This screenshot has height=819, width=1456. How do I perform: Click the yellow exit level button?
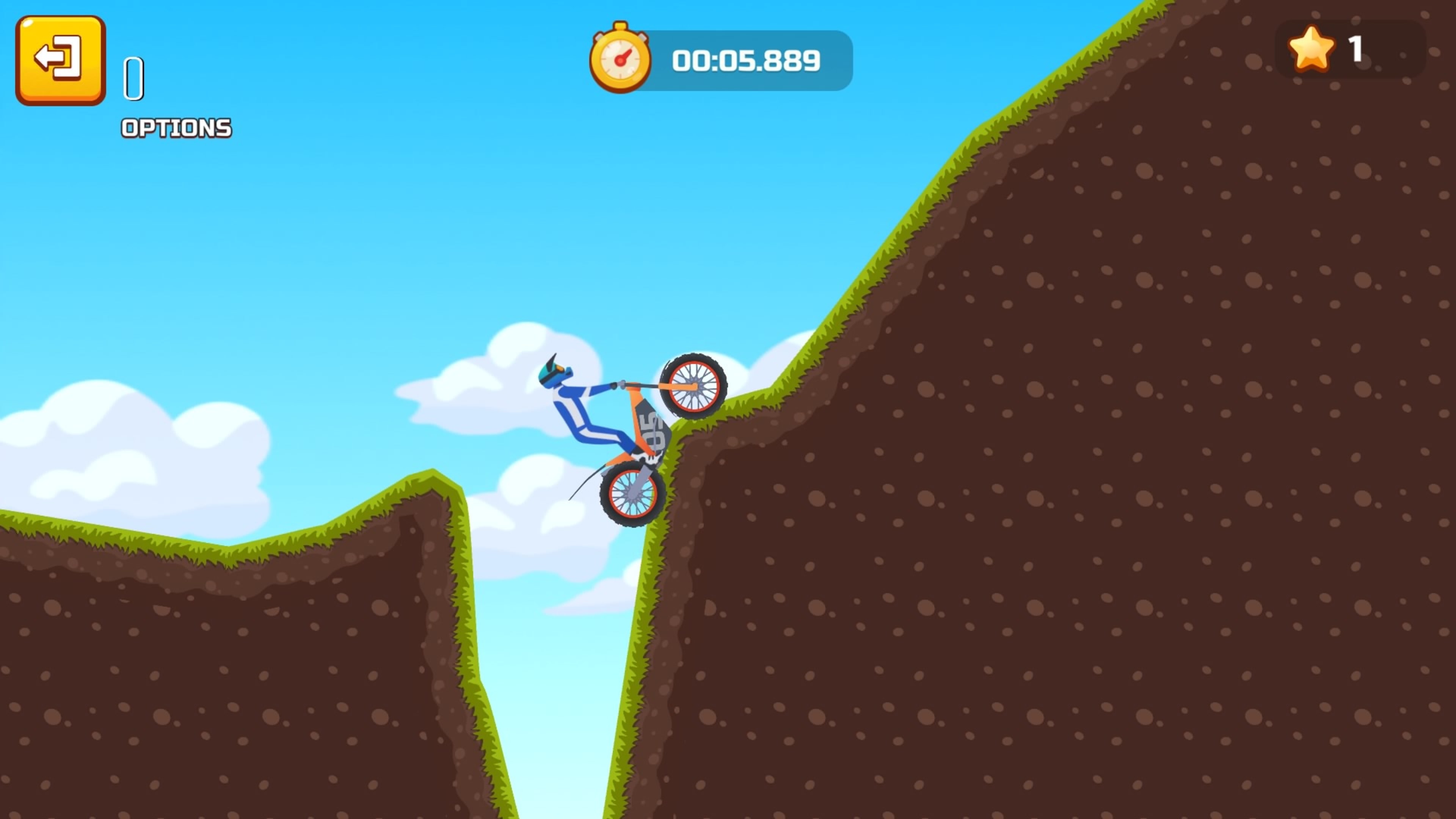[61, 61]
